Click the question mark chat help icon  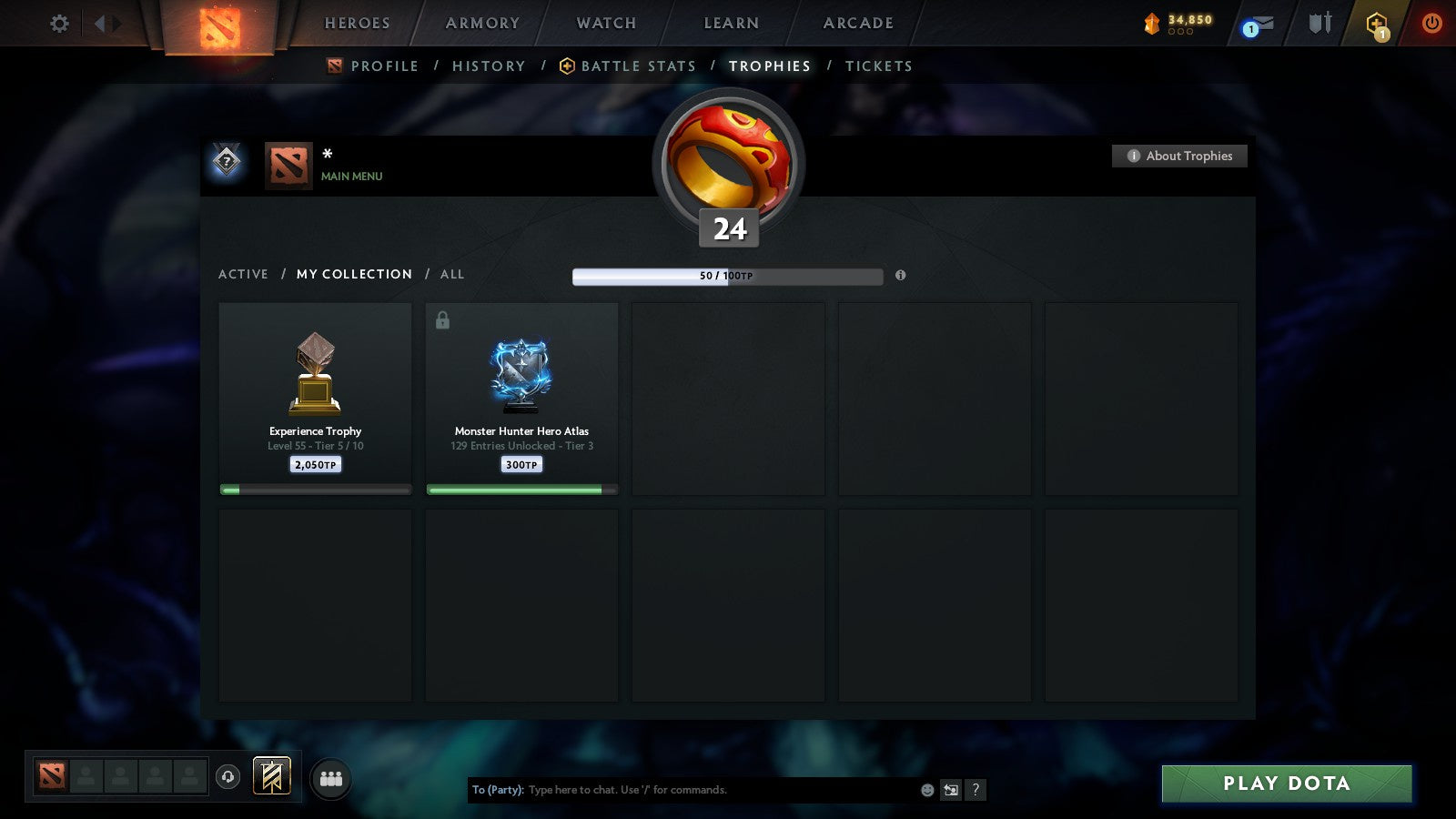tap(975, 790)
